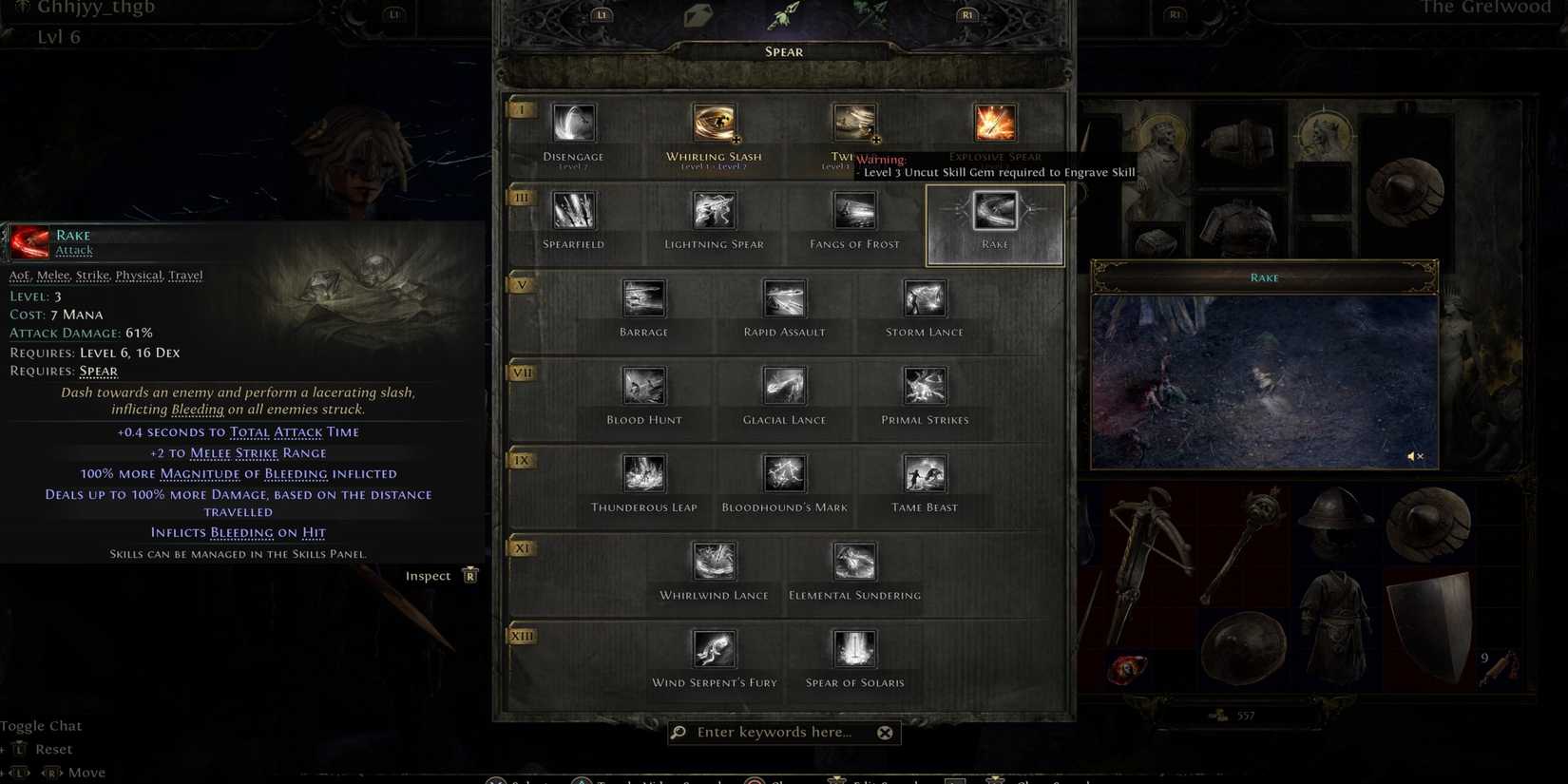Click Reset at bottom left

(x=53, y=749)
